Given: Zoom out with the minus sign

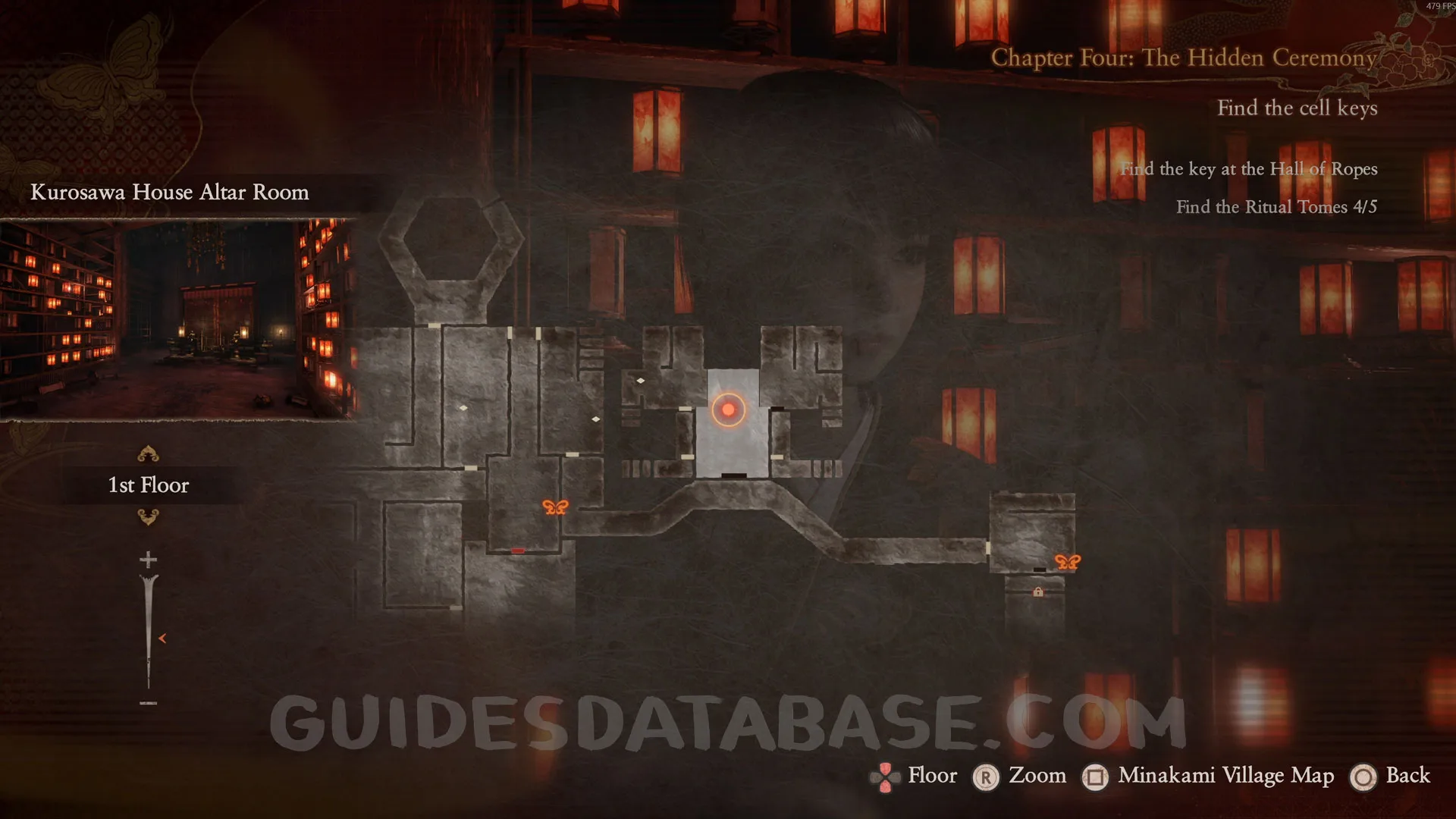Looking at the screenshot, I should click(149, 703).
